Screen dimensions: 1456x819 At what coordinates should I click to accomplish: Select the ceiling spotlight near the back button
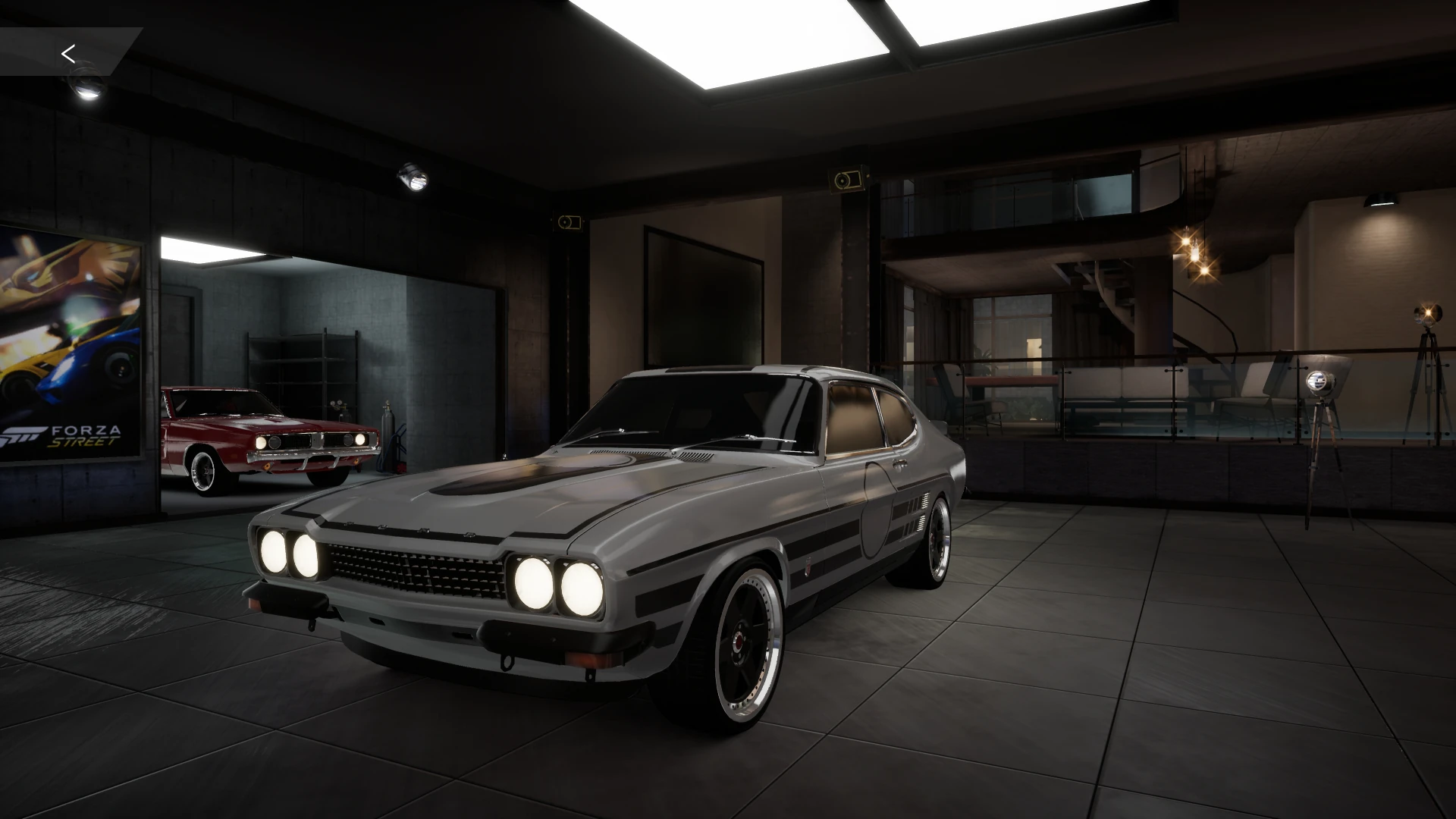click(x=85, y=81)
